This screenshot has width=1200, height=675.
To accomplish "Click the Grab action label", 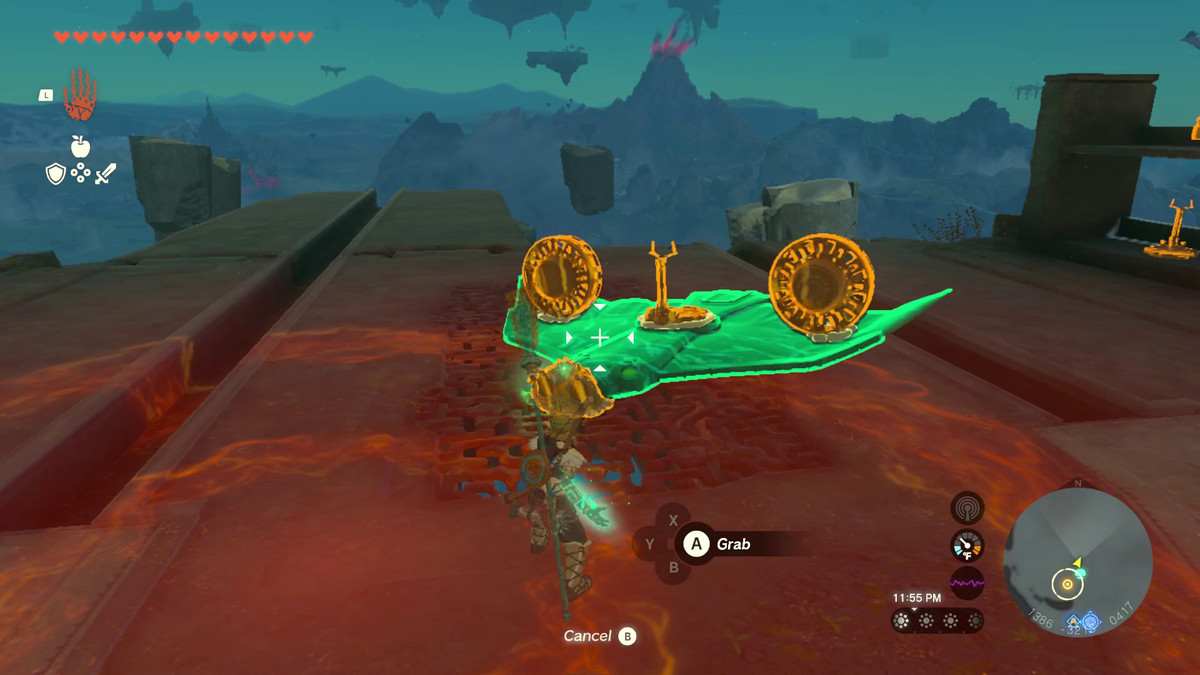I will pos(733,545).
